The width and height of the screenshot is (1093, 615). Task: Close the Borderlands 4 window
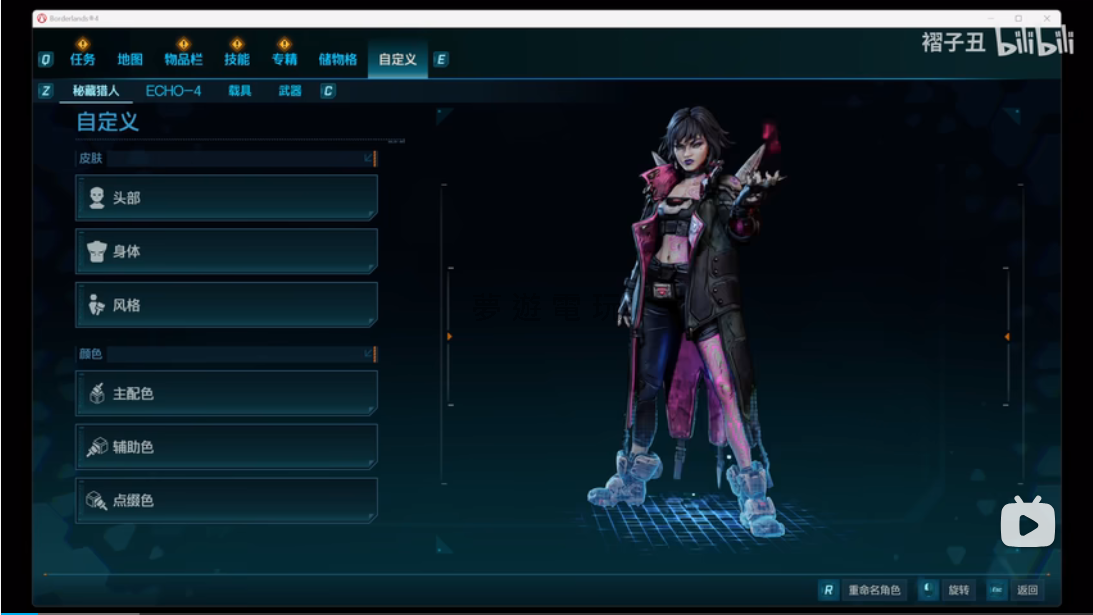(x=1046, y=18)
